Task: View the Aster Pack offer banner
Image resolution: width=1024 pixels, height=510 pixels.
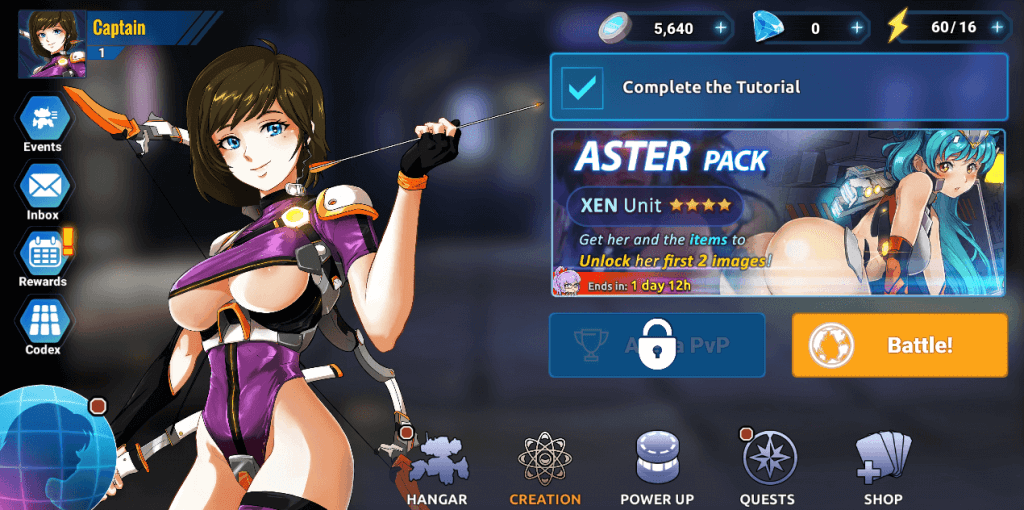Action: click(778, 213)
